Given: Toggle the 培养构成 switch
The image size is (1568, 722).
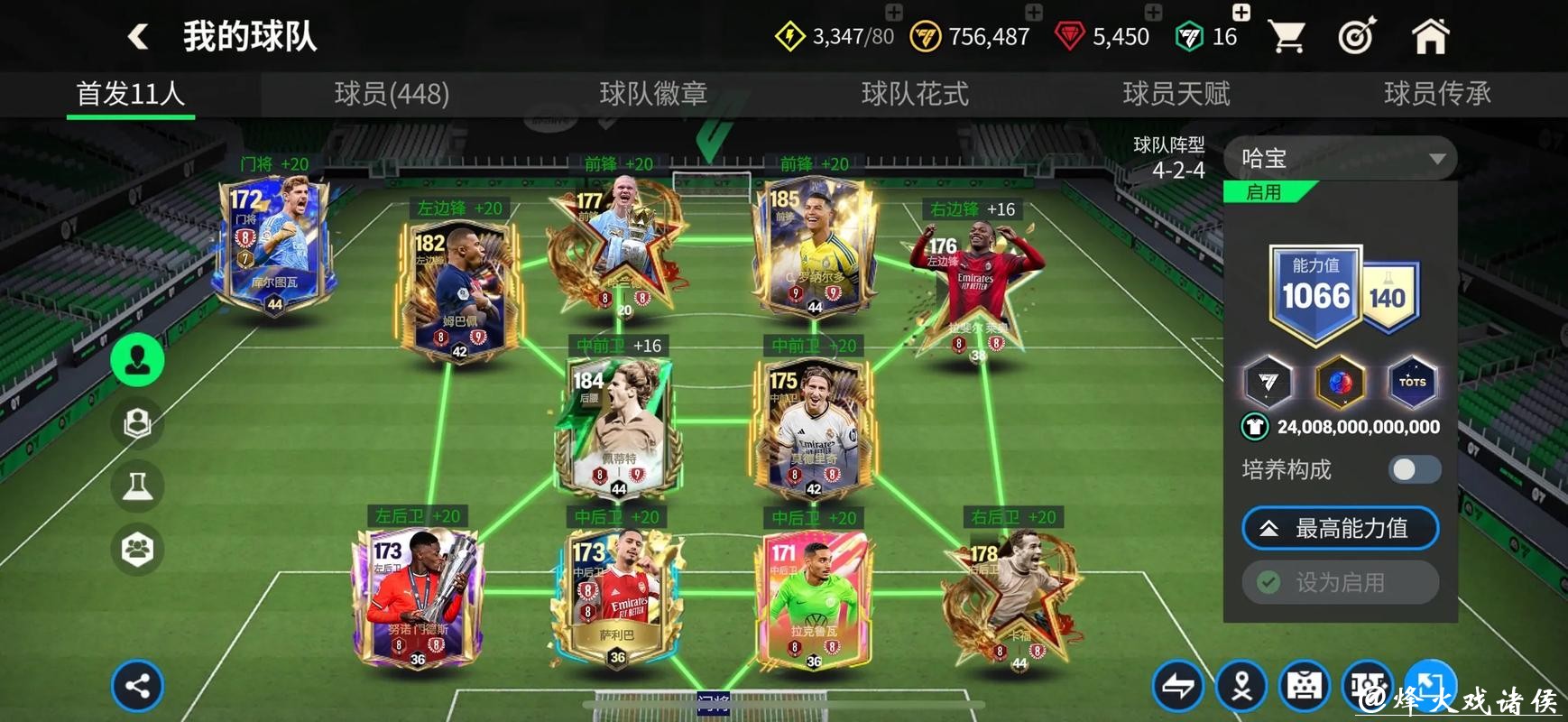Looking at the screenshot, I should click(1414, 469).
